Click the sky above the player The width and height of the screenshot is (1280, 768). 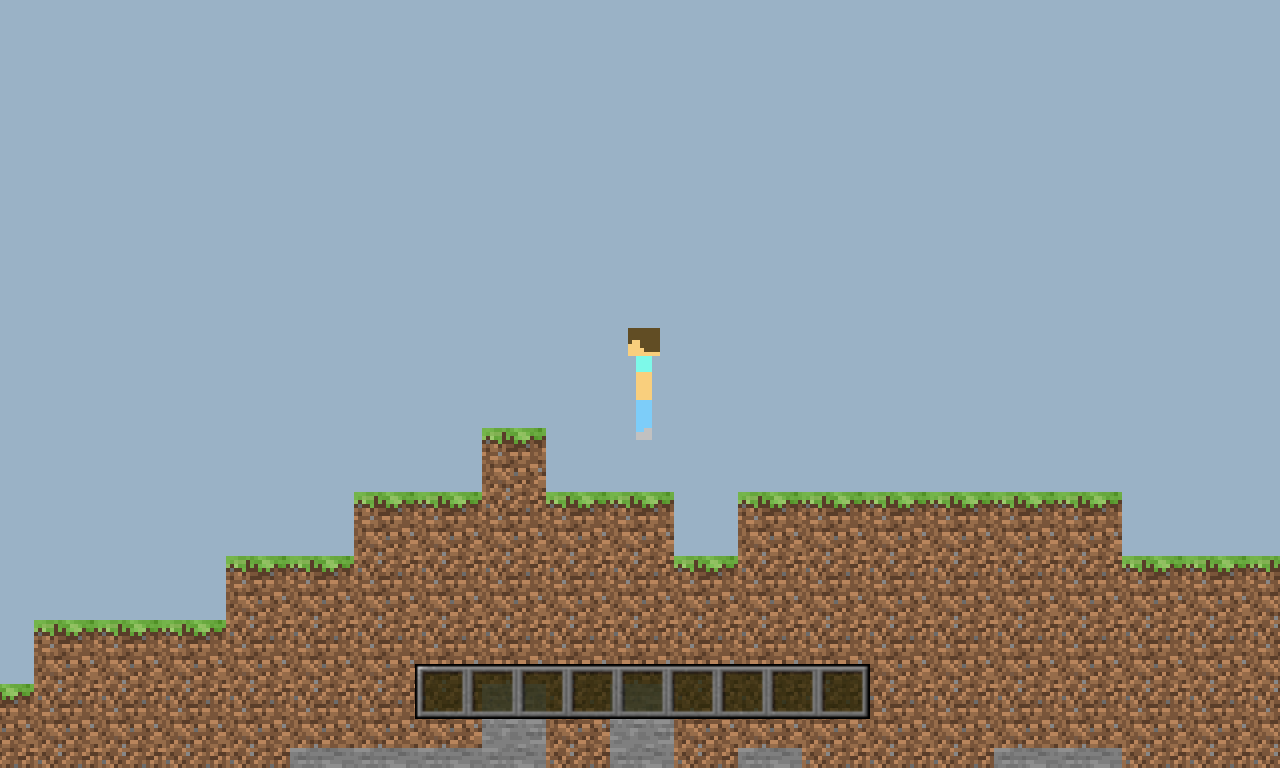pos(643,200)
